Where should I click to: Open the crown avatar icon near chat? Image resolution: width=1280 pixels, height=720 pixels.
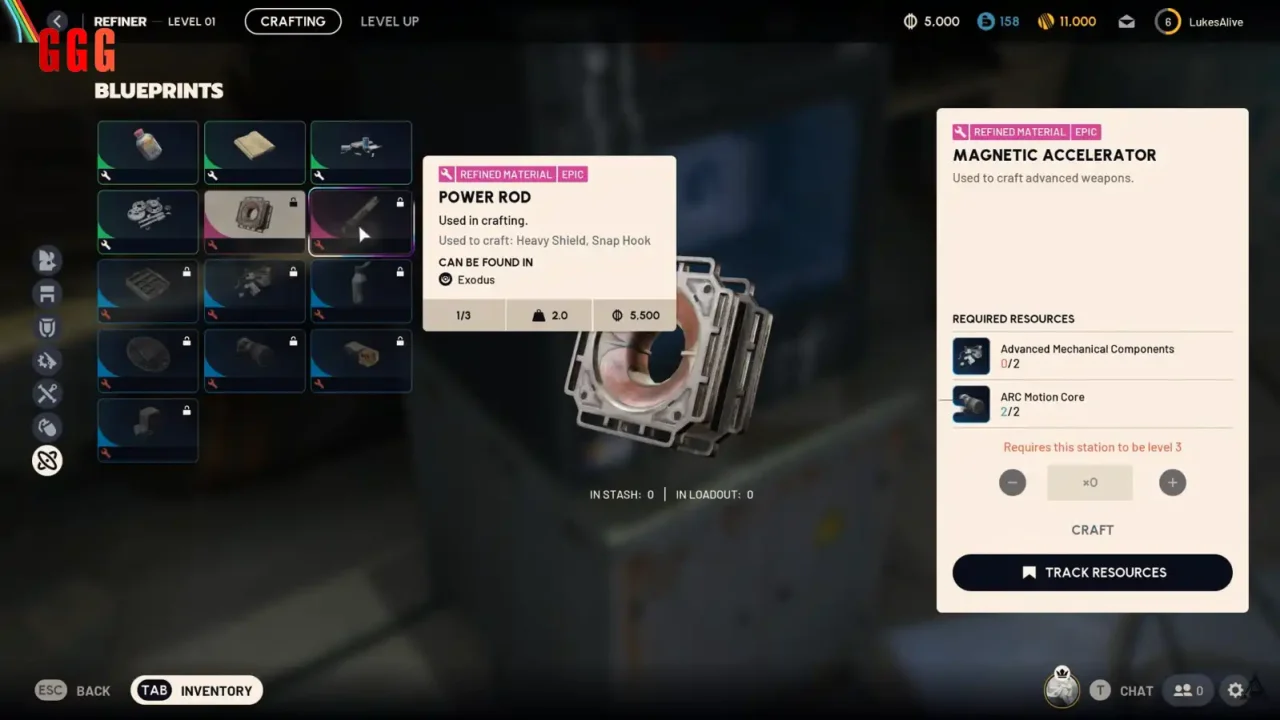(1061, 688)
